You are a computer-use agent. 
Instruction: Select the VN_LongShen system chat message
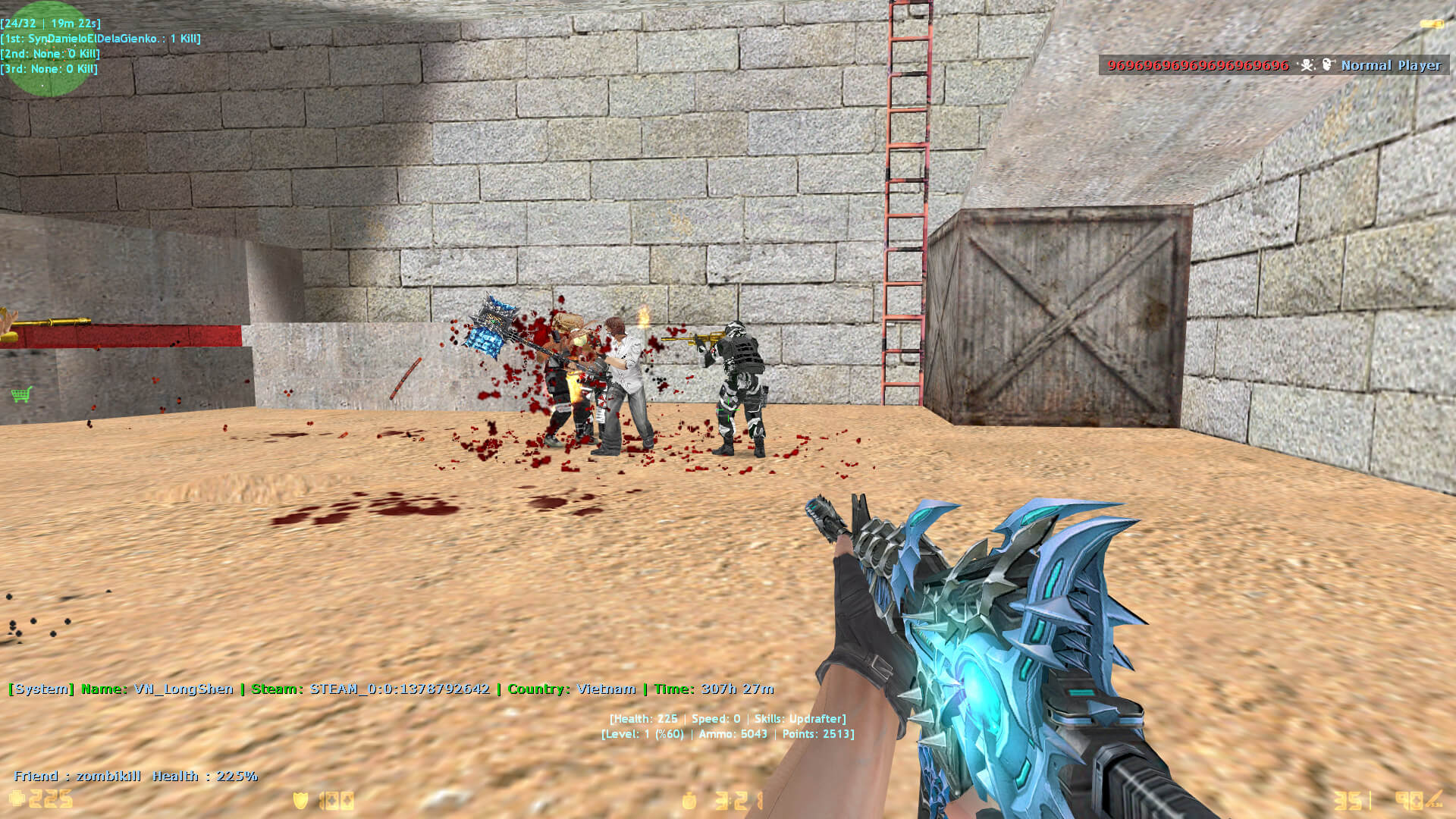tap(391, 689)
